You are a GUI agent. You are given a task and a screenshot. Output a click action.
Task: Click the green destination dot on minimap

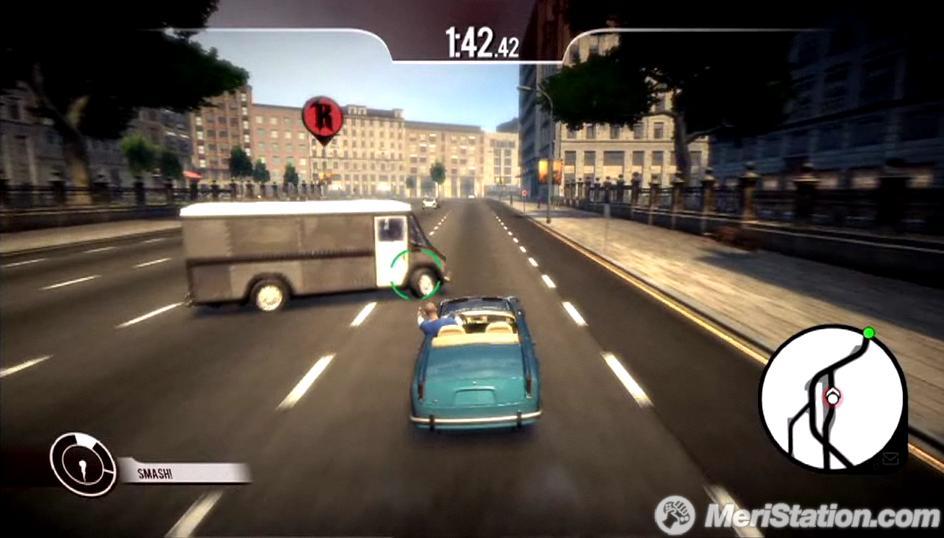pyautogui.click(x=868, y=333)
